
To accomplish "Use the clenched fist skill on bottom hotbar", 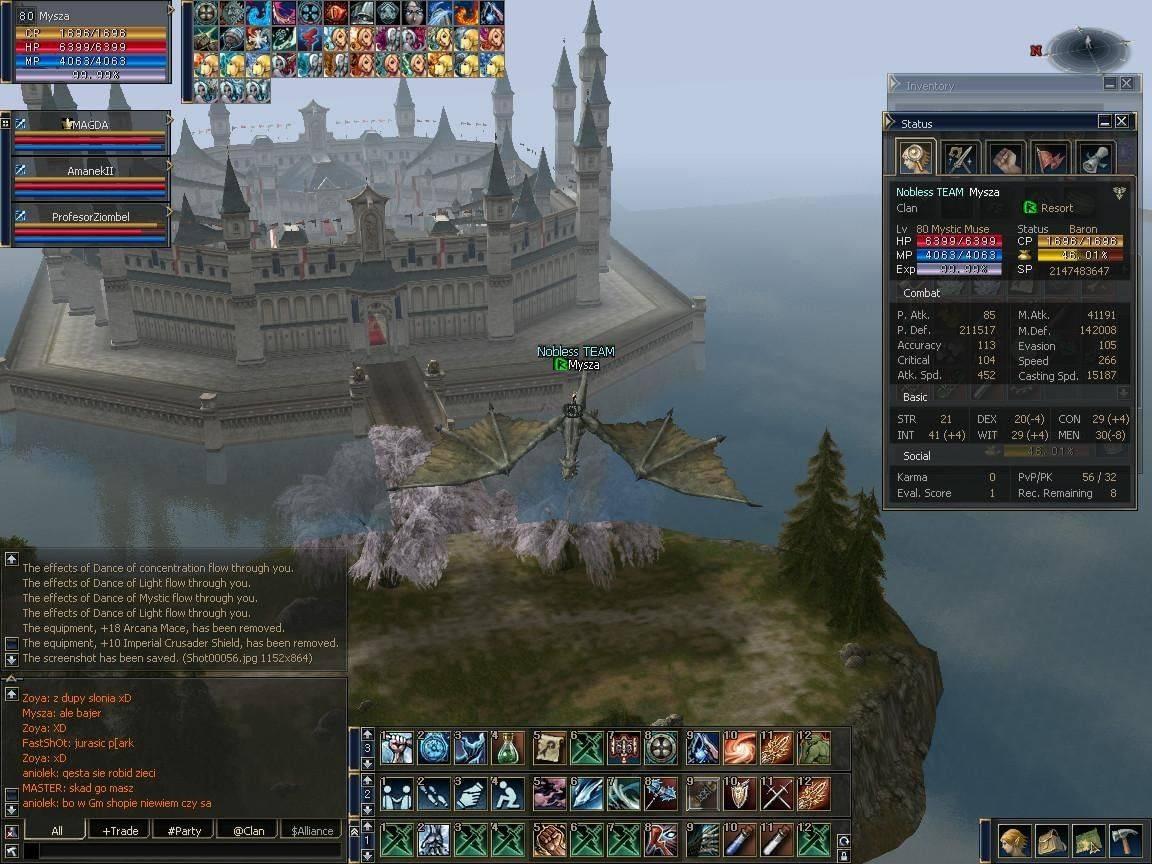I will (x=548, y=839).
